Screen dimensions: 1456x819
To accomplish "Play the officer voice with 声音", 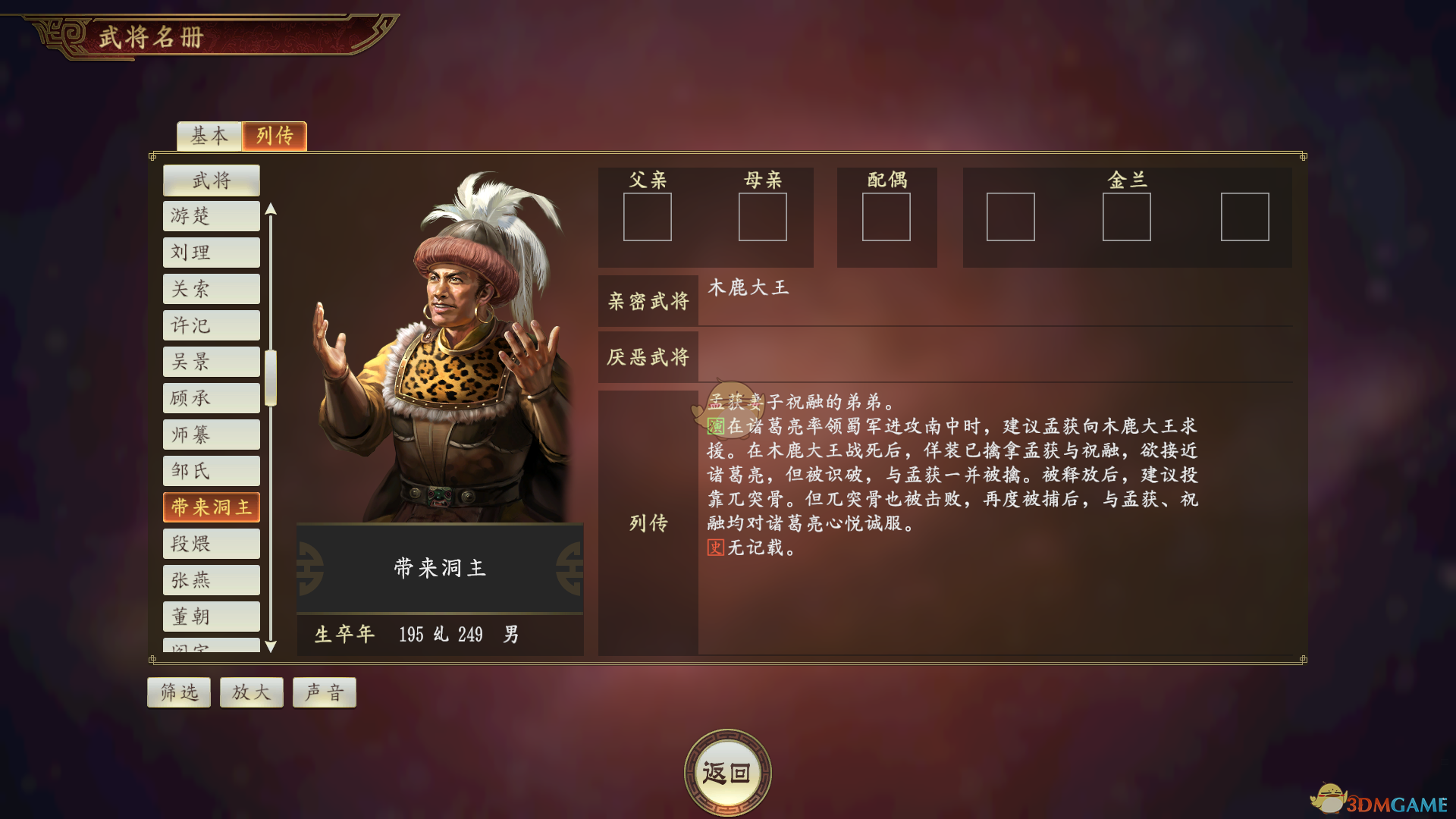I will click(x=324, y=692).
